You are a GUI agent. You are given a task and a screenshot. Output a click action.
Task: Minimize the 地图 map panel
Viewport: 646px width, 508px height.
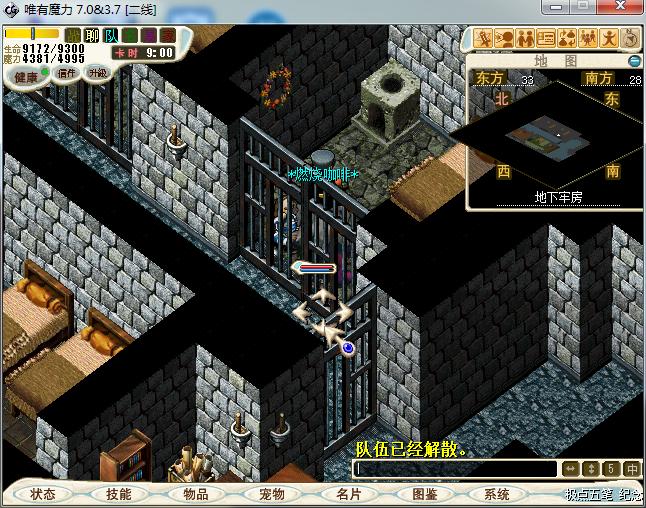pos(634,61)
